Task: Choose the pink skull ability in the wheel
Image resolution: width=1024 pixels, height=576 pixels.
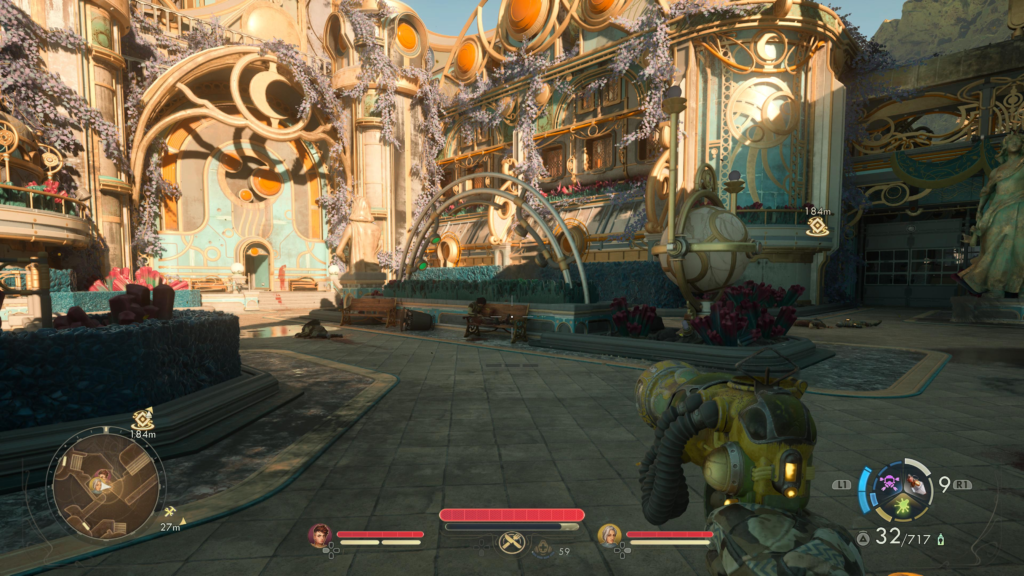Action: (x=889, y=484)
